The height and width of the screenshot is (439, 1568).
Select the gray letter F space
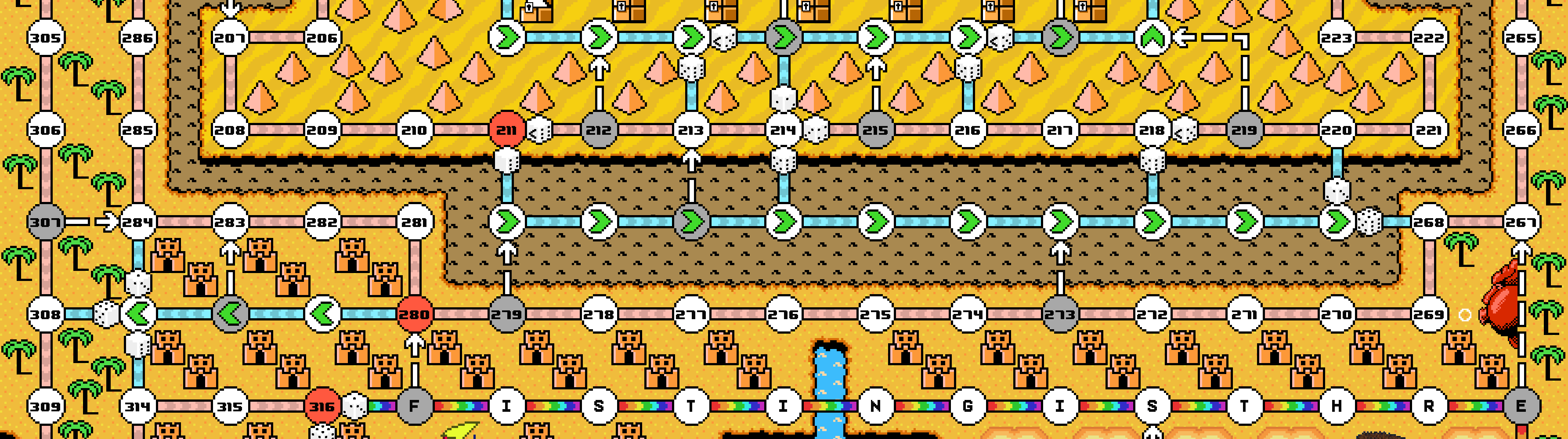pyautogui.click(x=415, y=406)
